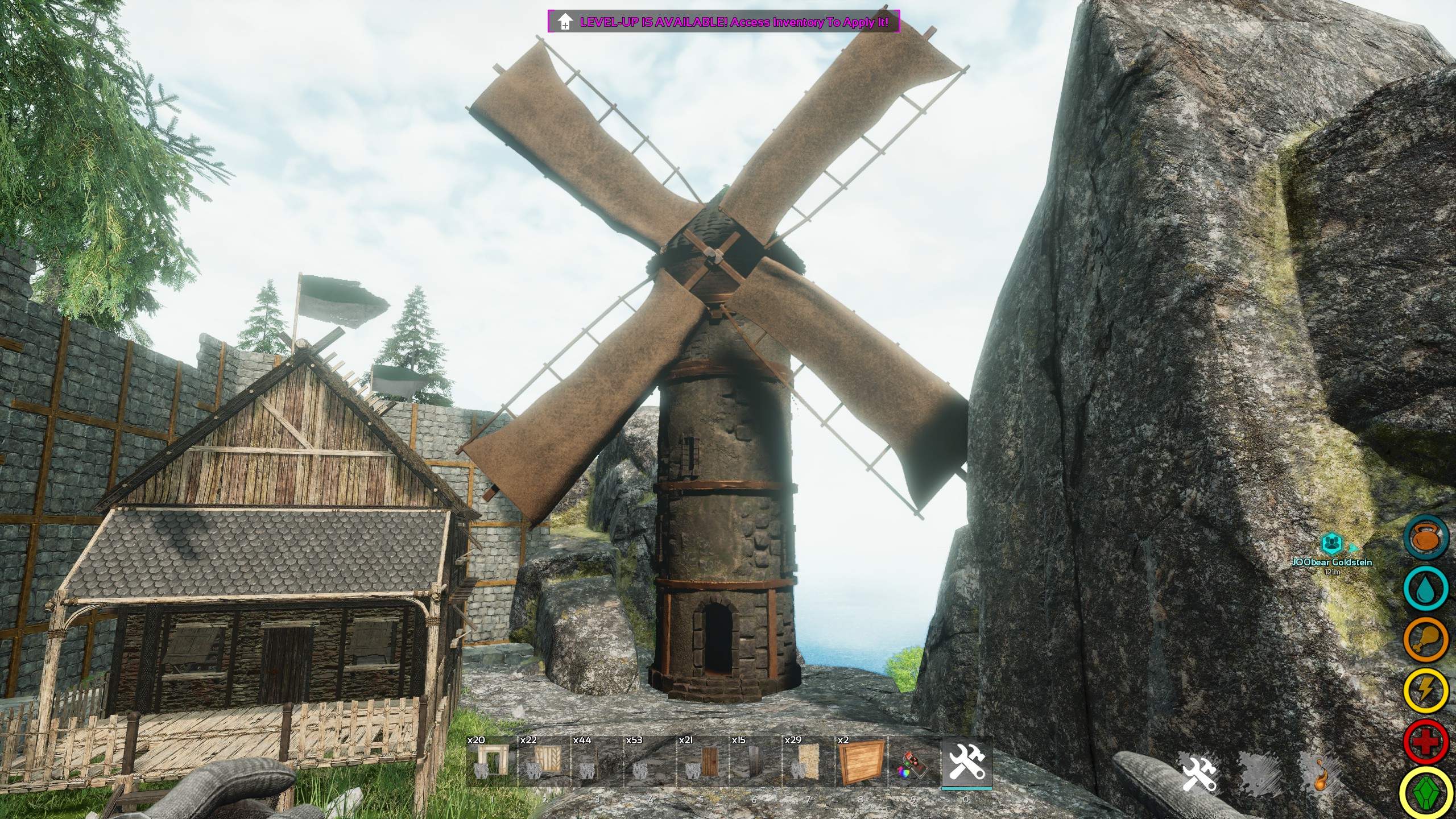Click the drumstick hunger status icon
This screenshot has width=1456, height=819.
point(1426,640)
